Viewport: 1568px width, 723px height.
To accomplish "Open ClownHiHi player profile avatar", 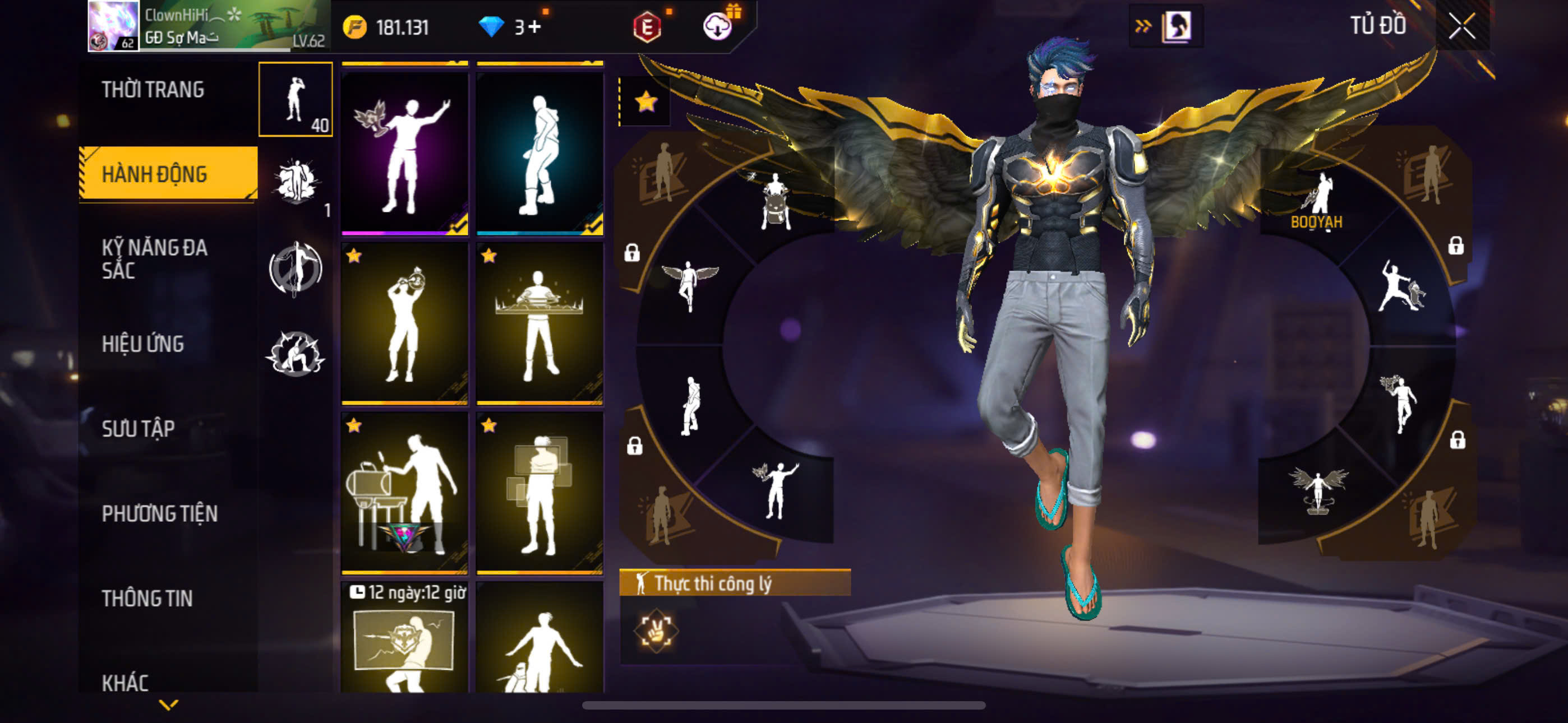I will point(113,26).
